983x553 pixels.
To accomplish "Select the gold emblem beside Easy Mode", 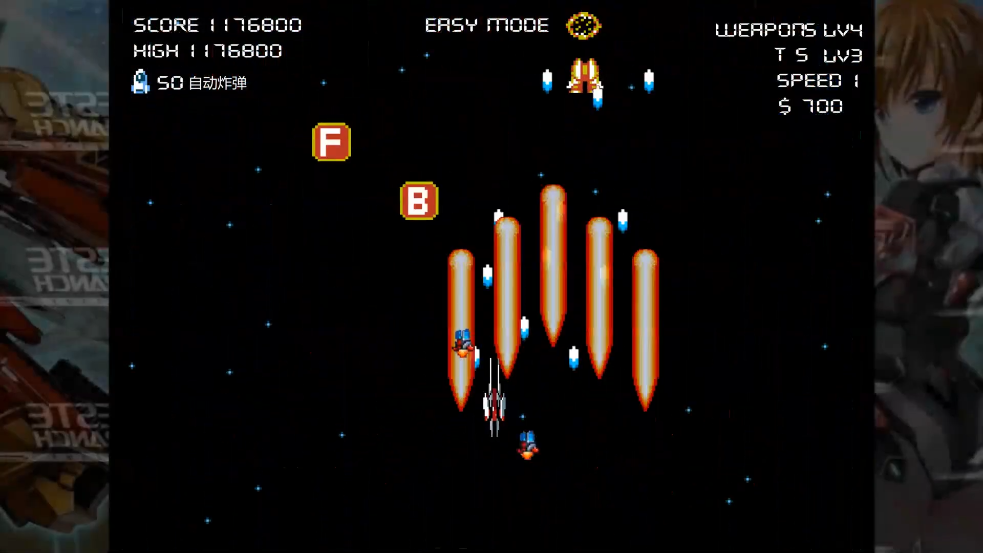I will point(583,26).
